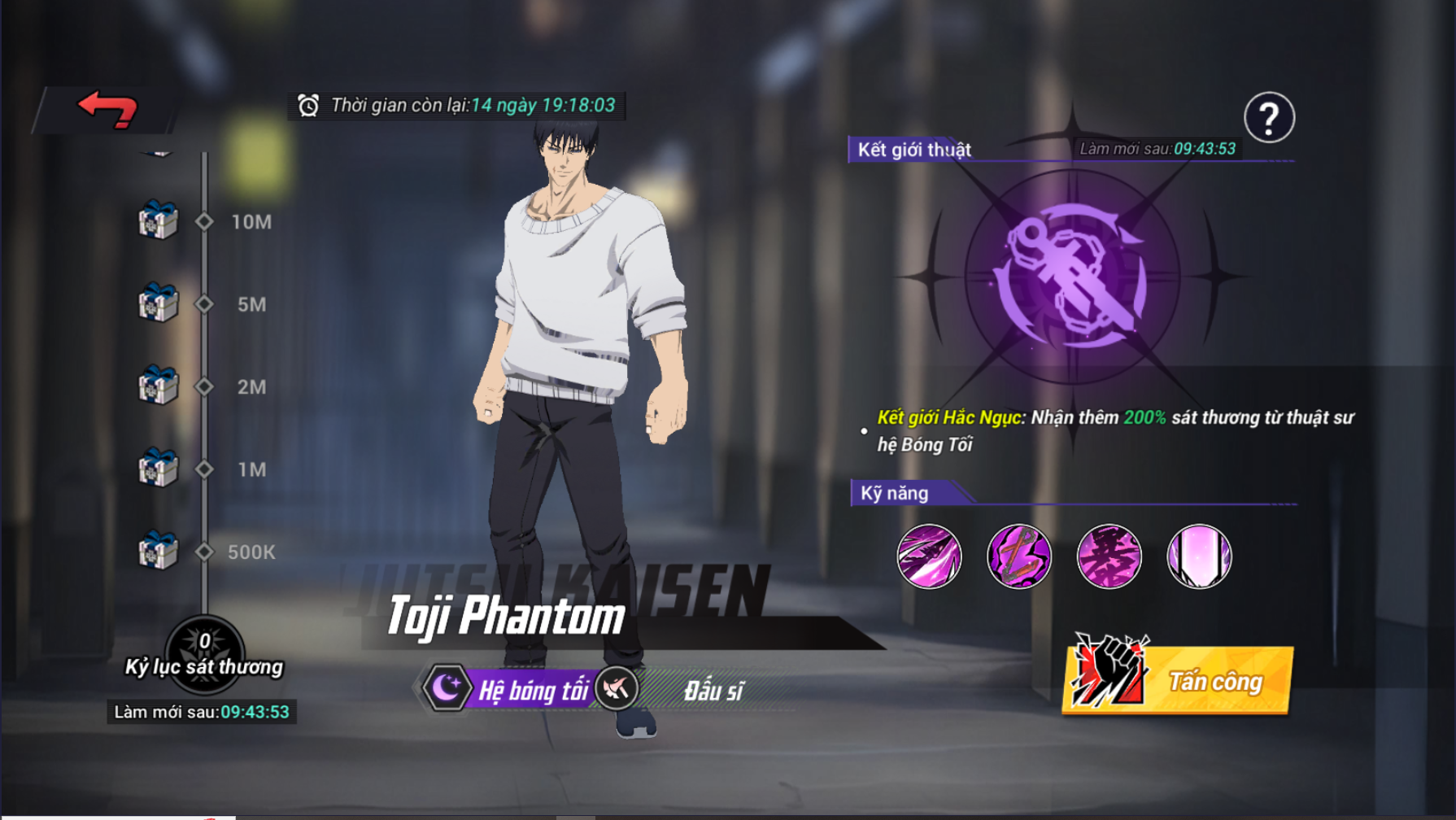Start battle with the Tấn công button

[x=1178, y=680]
